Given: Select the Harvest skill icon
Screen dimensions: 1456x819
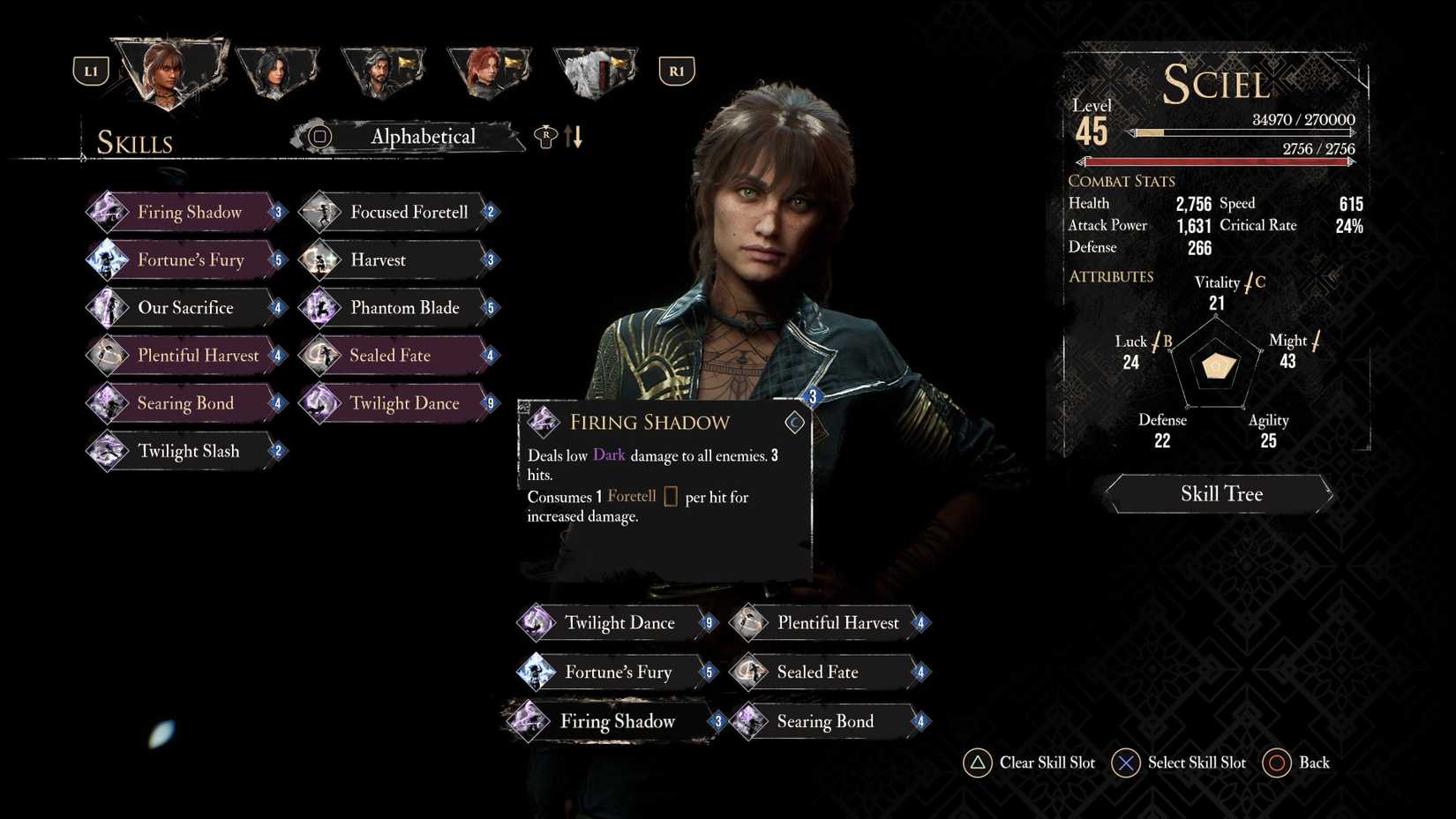Looking at the screenshot, I should click(x=322, y=259).
